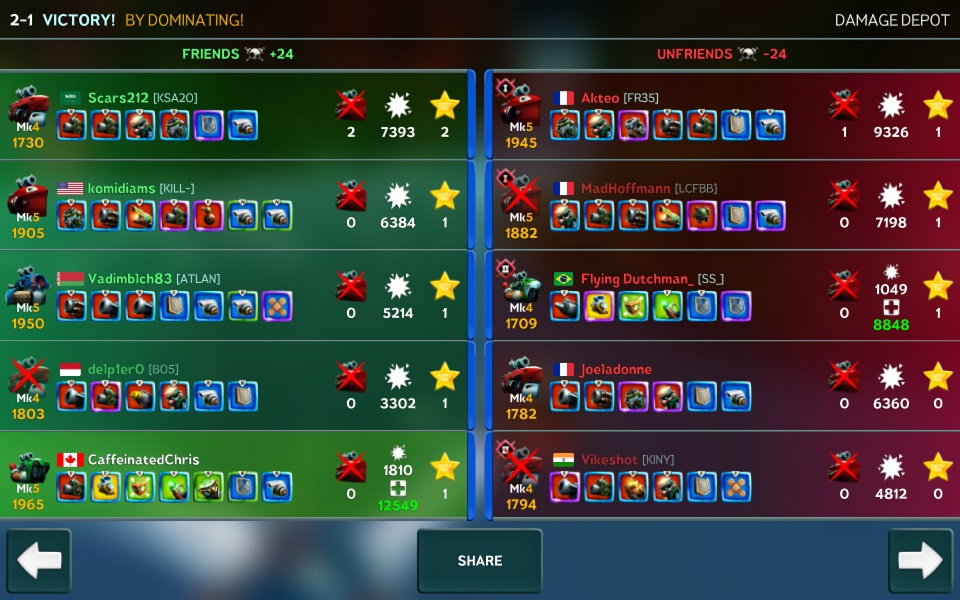Click the SHARE button

[x=479, y=561]
